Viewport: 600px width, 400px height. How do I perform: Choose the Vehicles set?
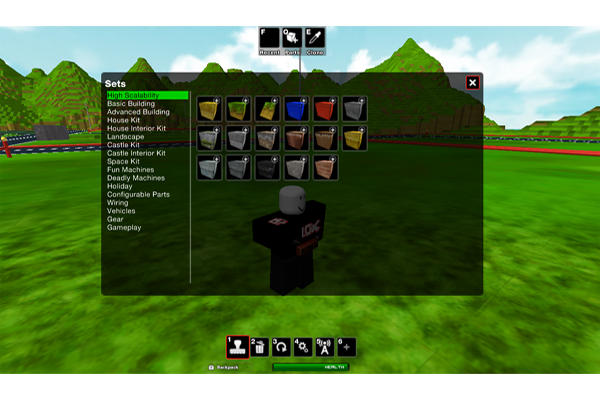coord(122,211)
